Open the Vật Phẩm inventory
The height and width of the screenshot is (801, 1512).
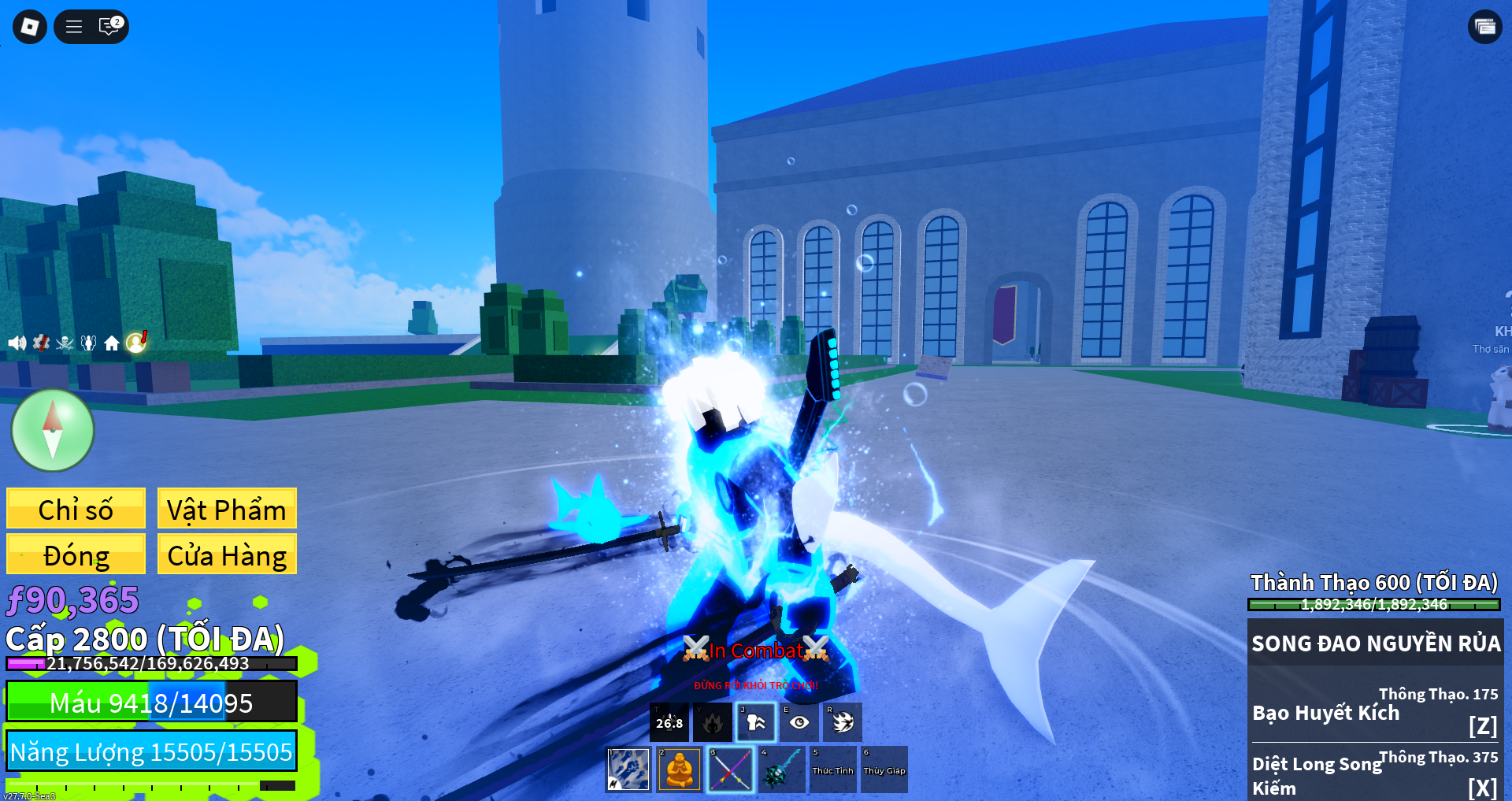[227, 509]
